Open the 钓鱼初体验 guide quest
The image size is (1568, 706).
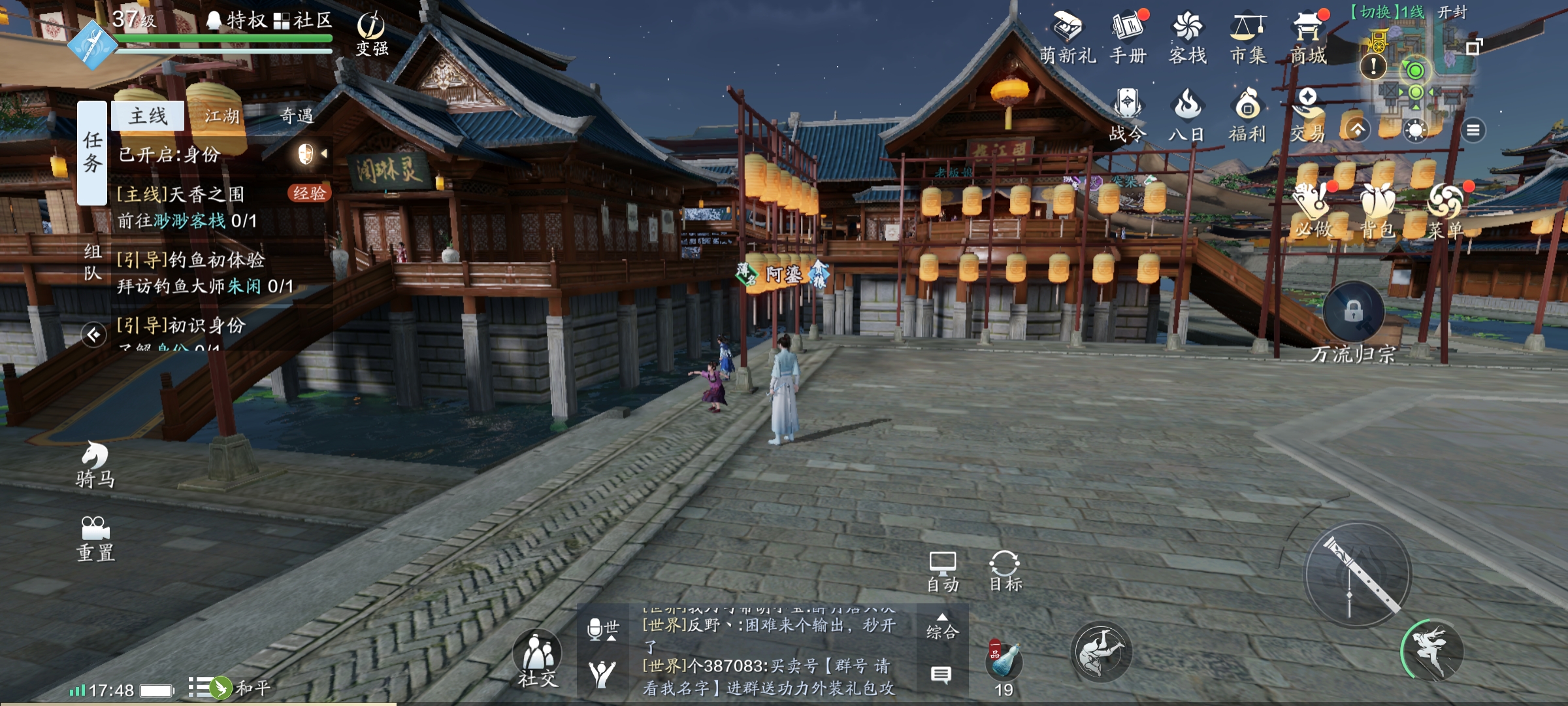203,272
